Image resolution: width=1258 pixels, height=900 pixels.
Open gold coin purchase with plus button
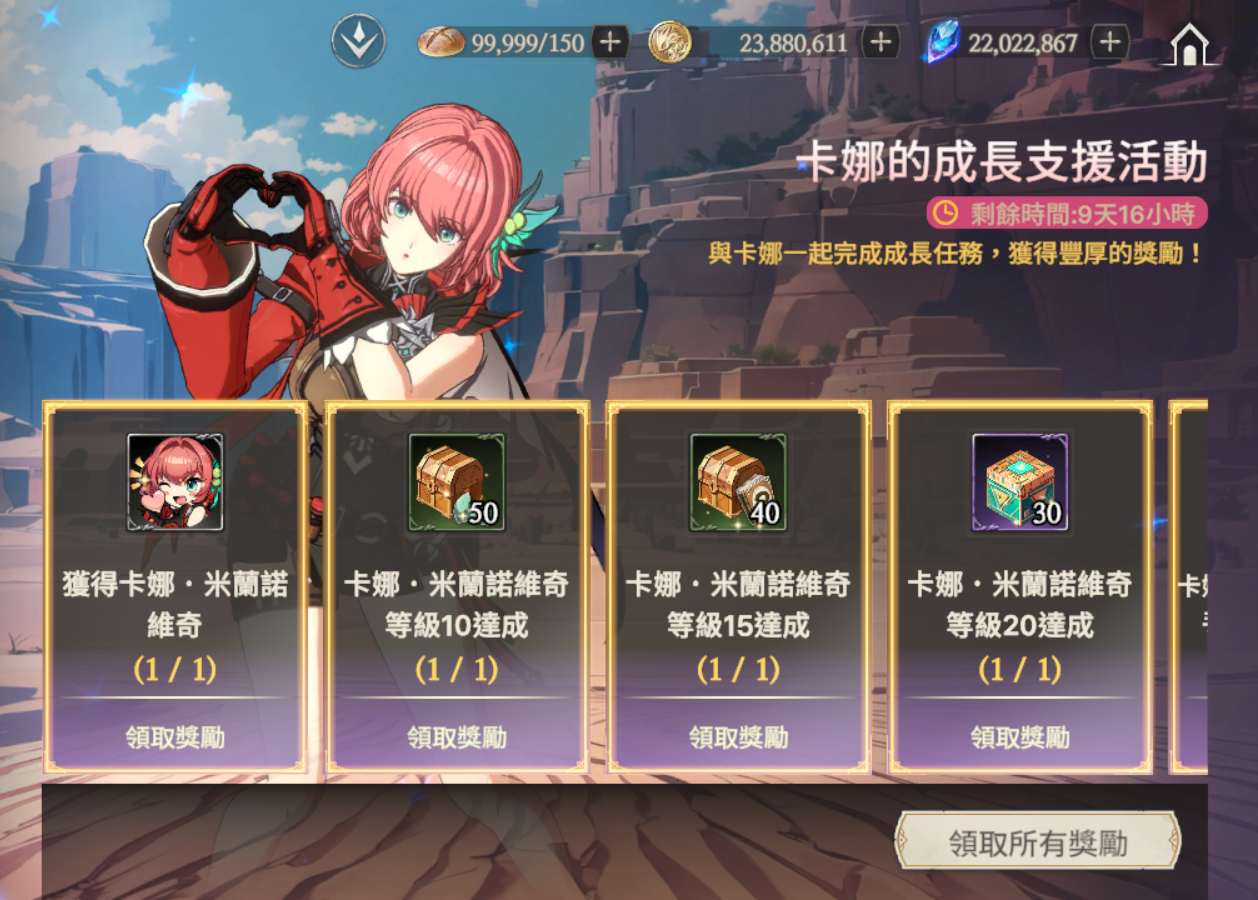[880, 43]
